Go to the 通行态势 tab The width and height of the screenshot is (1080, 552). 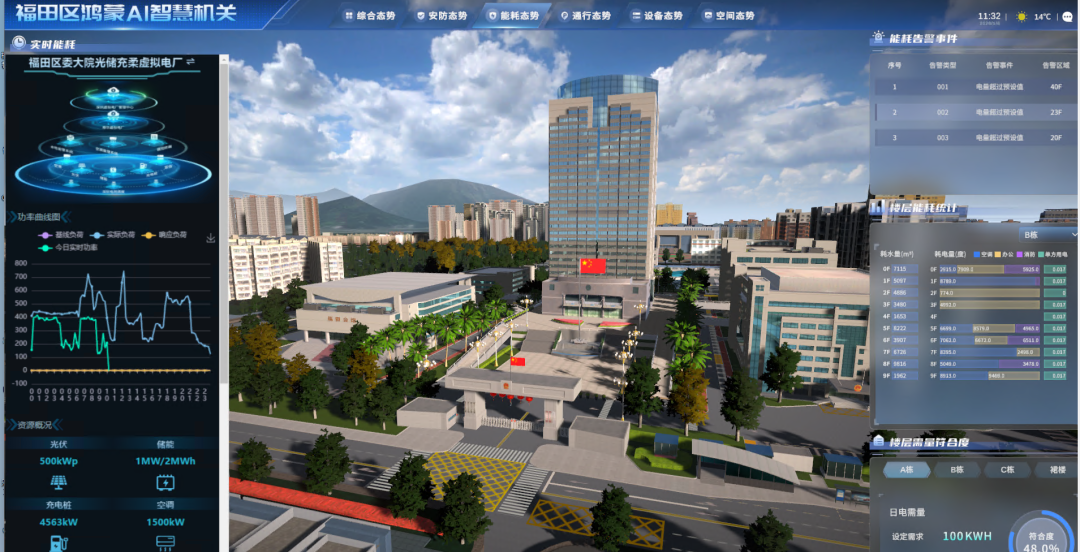585,16
